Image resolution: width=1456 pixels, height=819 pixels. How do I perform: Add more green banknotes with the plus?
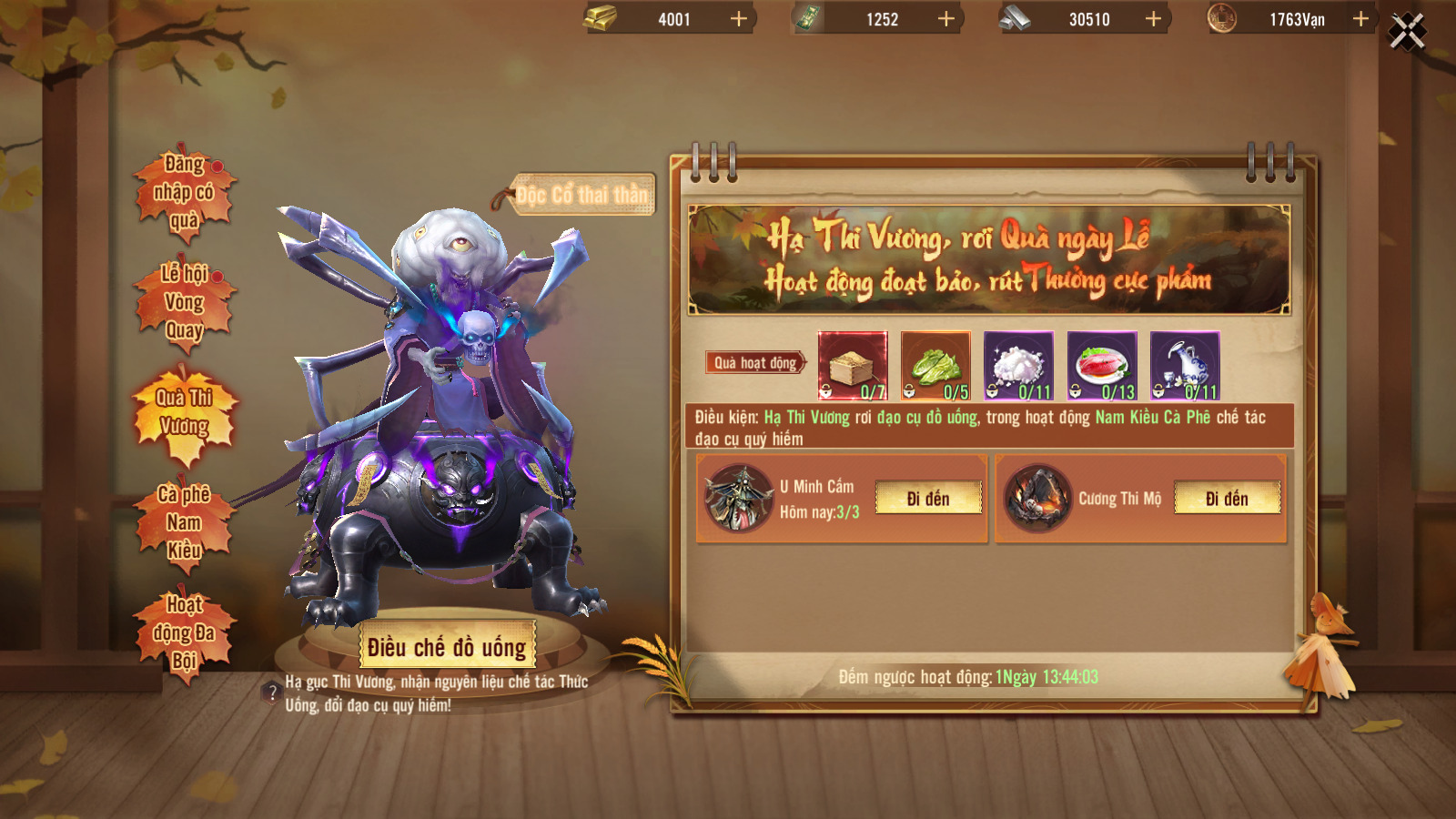[x=946, y=19]
